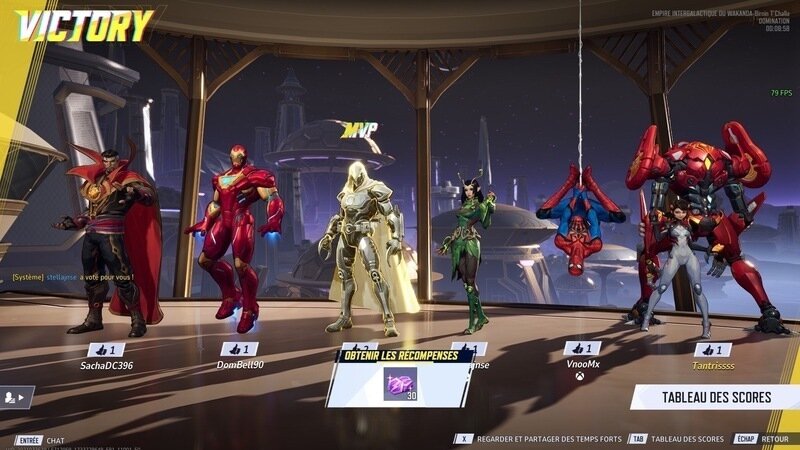Screen dimensions: 800x450
Task: Open the Tableau des Scores panel
Action: click(715, 397)
